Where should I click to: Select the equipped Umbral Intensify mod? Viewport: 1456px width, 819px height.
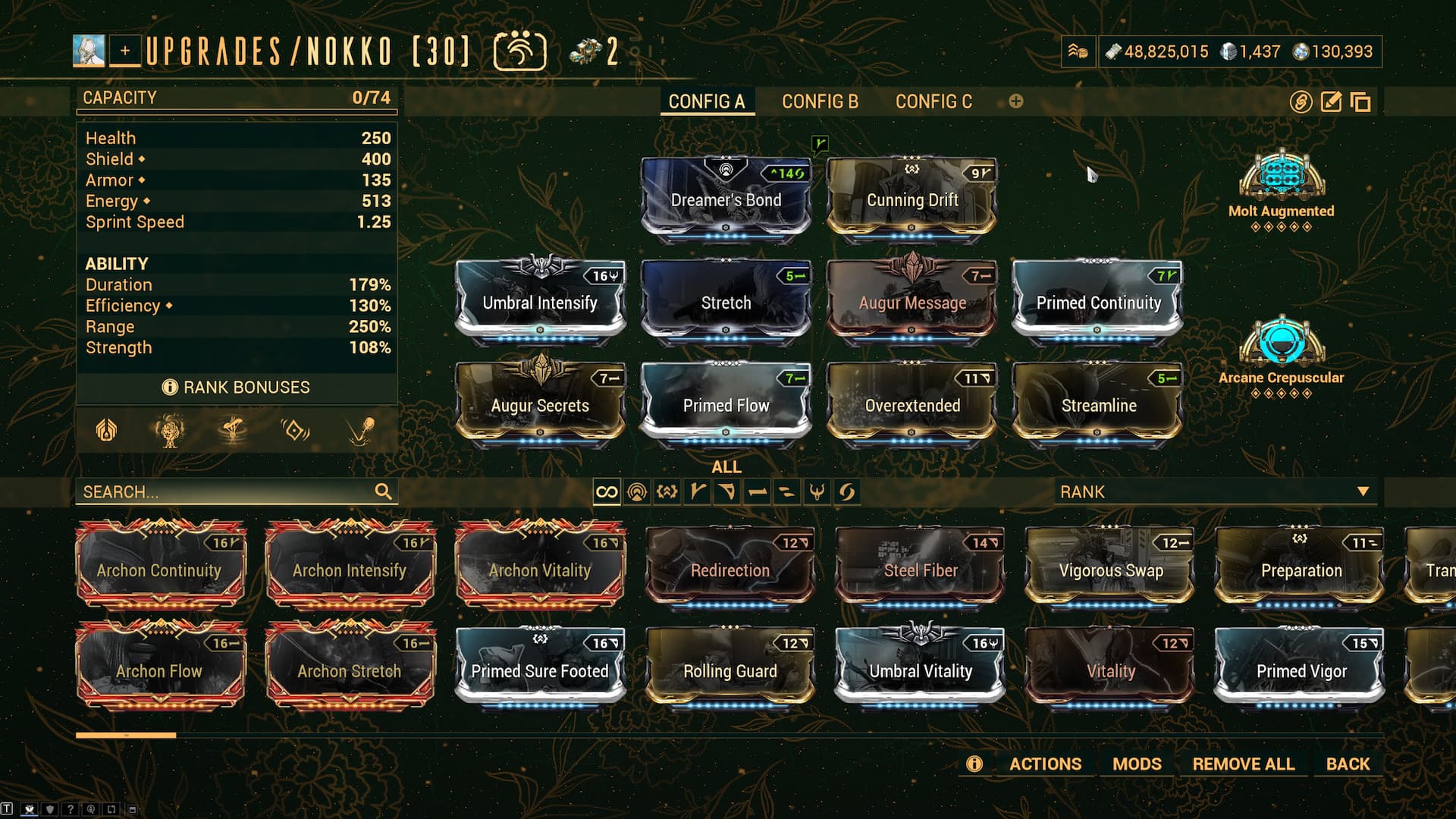tap(540, 301)
